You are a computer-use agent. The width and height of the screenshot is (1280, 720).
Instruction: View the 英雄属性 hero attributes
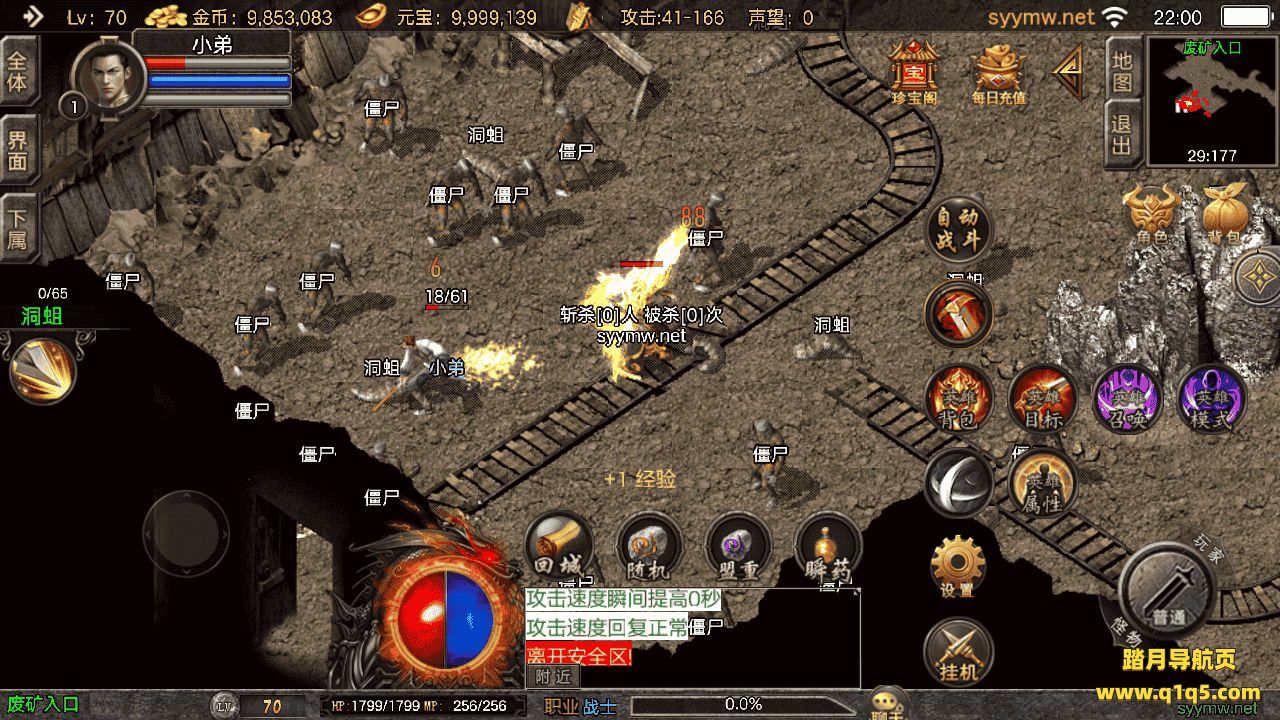click(x=1042, y=484)
